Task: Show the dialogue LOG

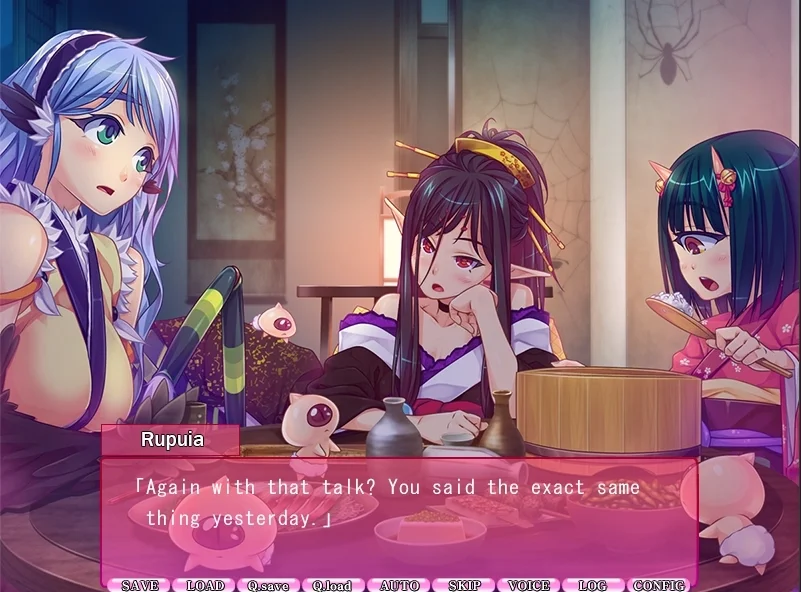Action: (593, 585)
